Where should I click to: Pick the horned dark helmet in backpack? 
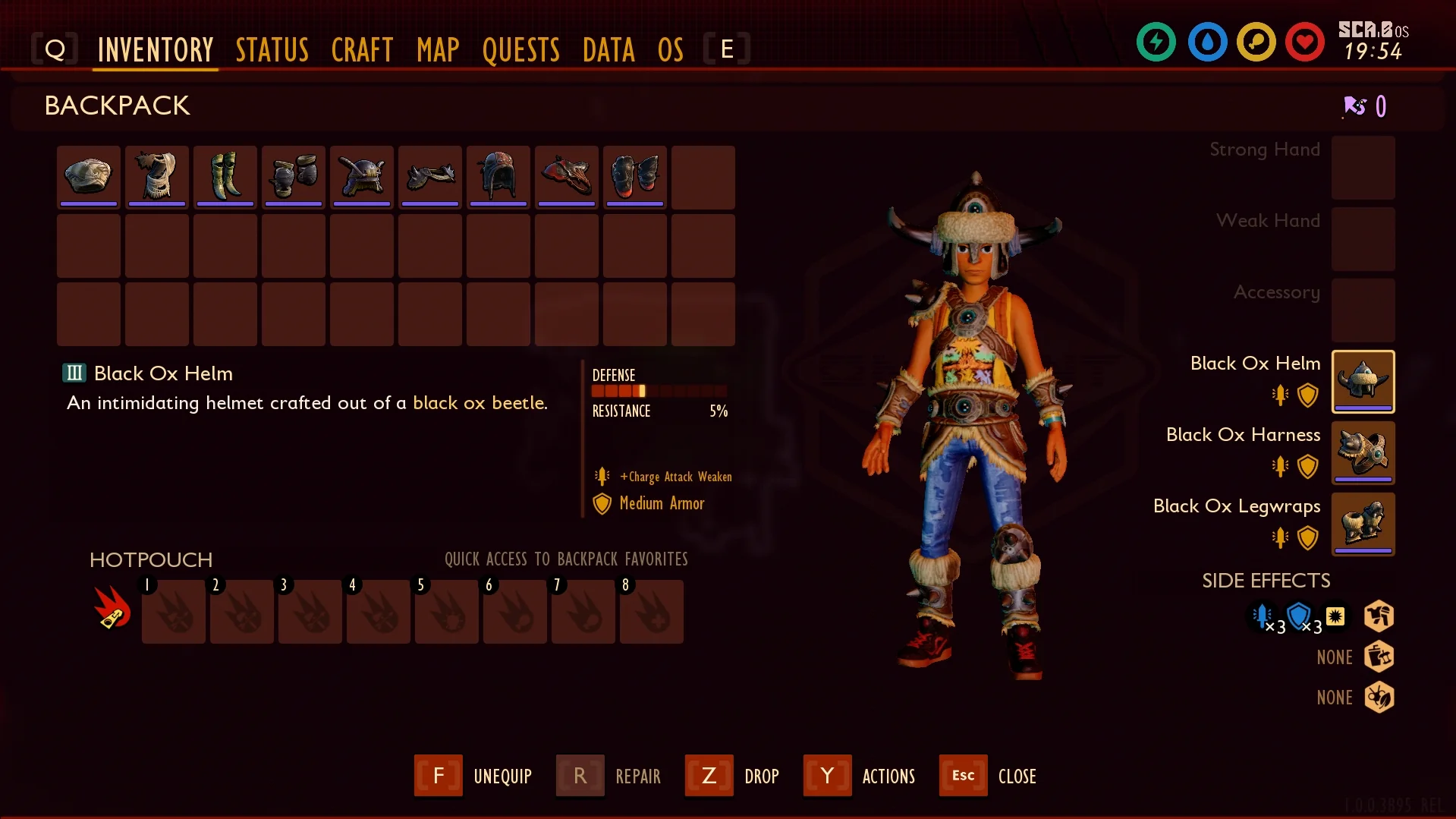pos(362,176)
